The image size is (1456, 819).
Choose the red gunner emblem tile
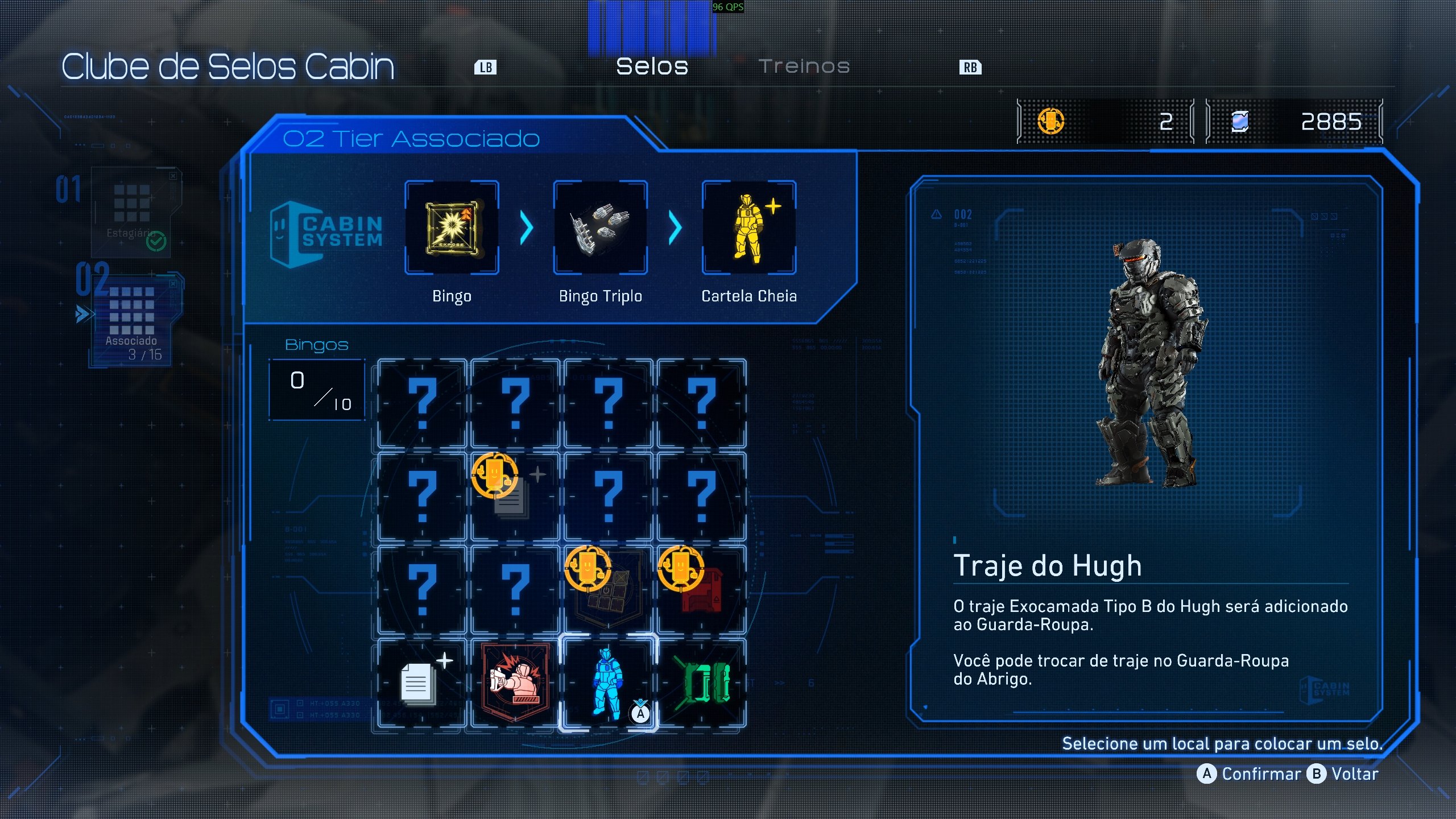515,682
